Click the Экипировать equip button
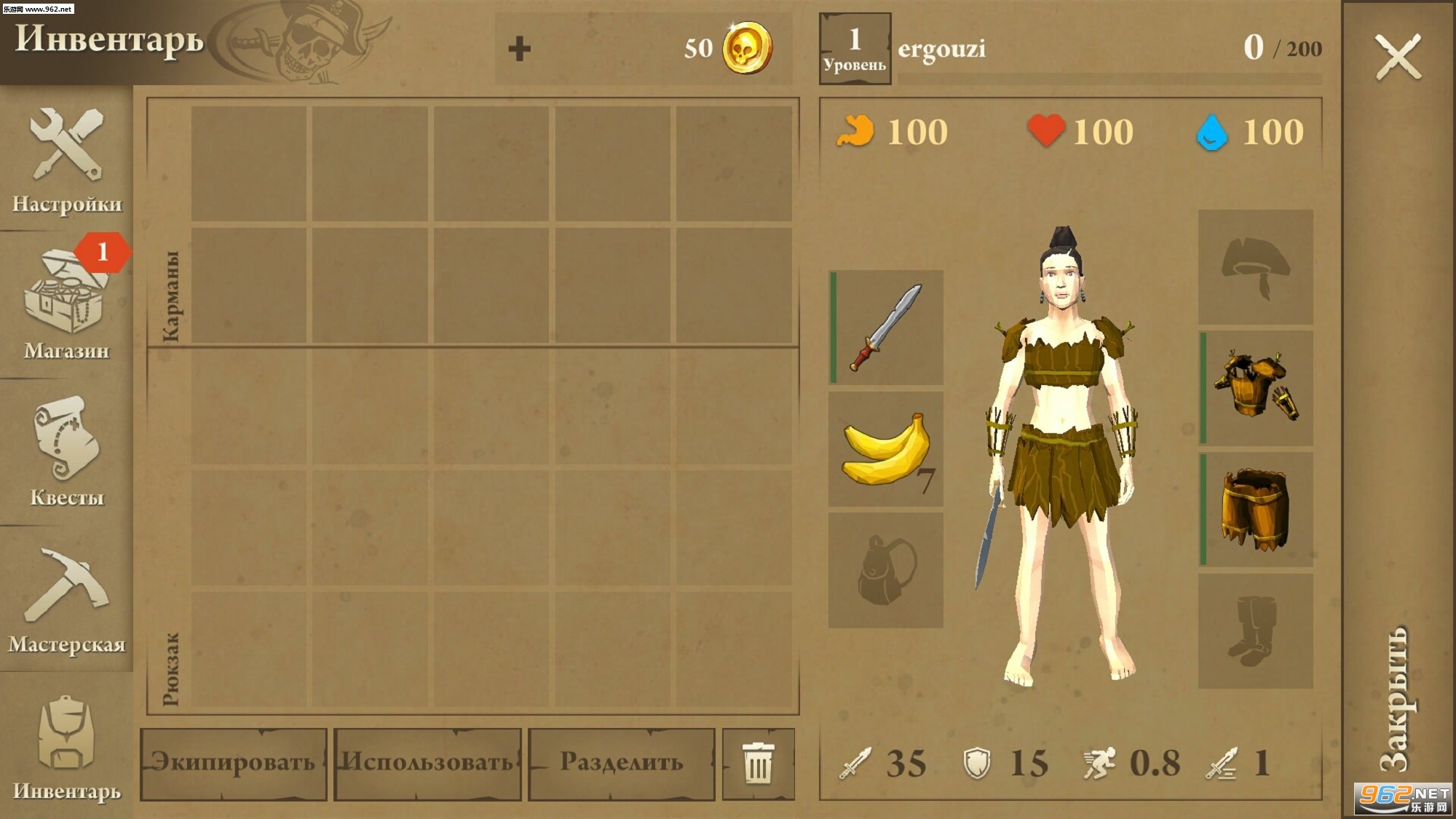Viewport: 1456px width, 819px height. (233, 763)
